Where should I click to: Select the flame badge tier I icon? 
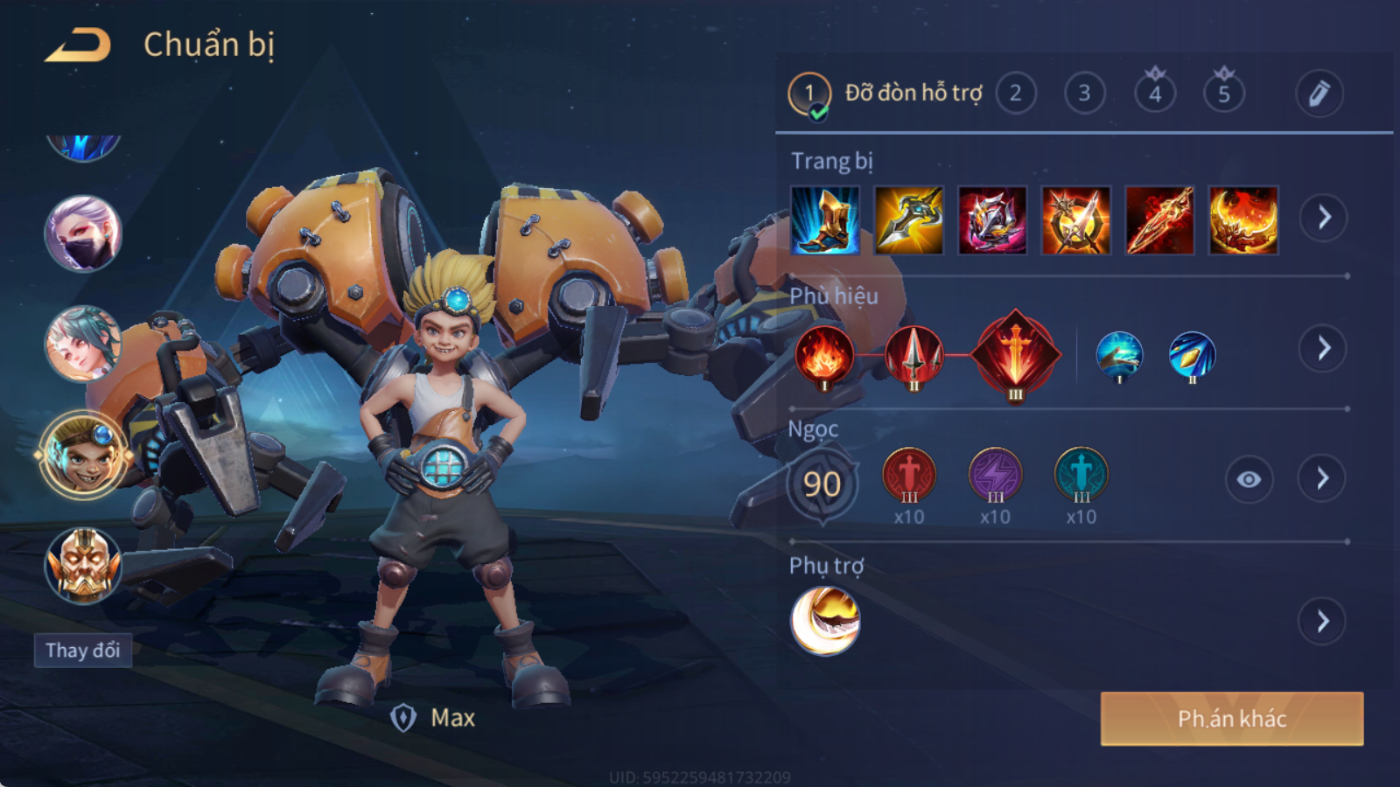pos(824,355)
